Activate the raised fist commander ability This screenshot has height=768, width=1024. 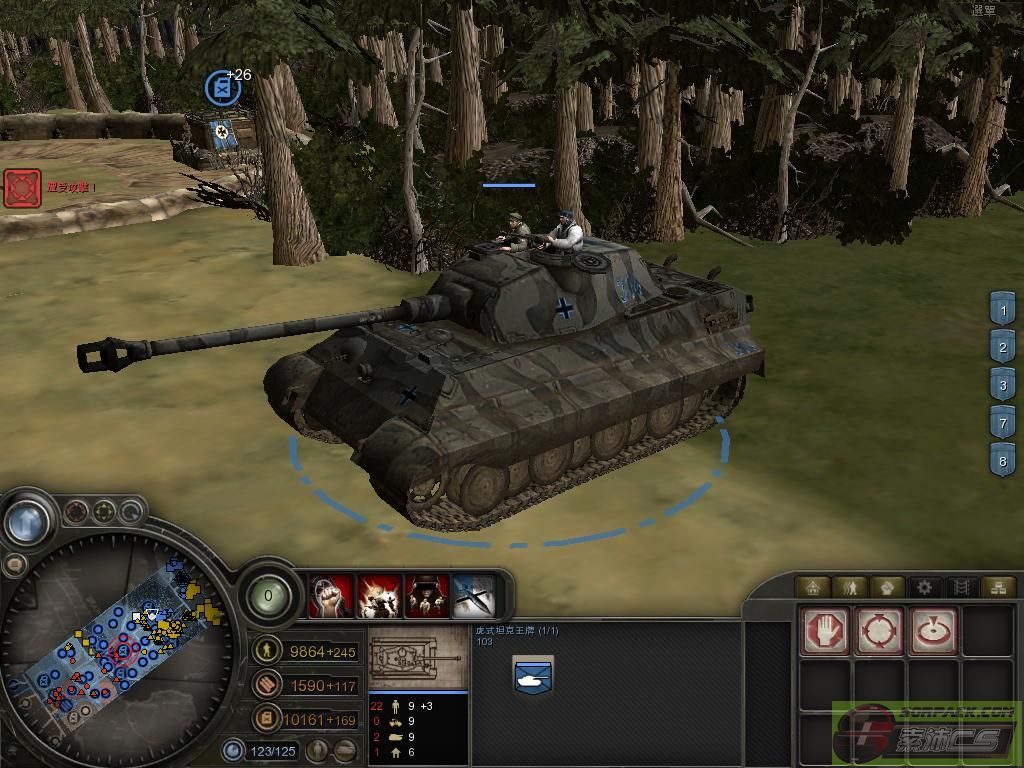[x=332, y=596]
